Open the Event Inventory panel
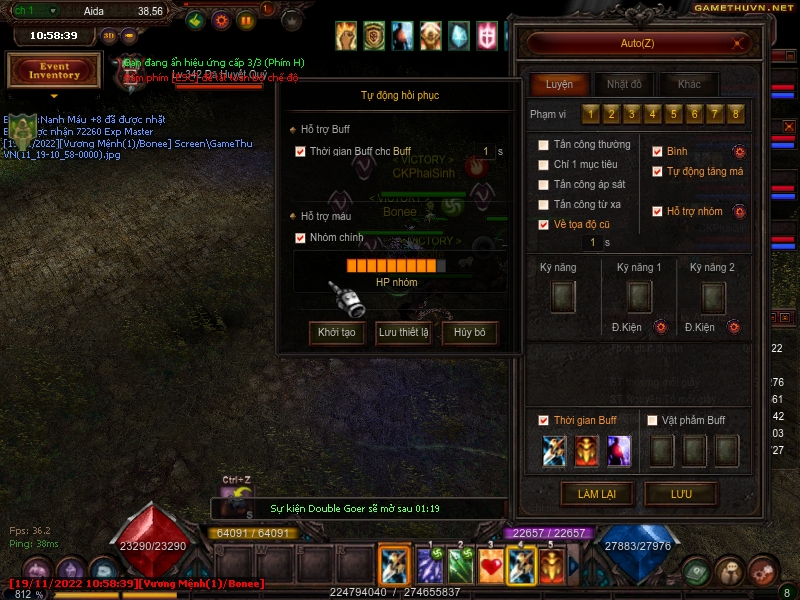Image resolution: width=800 pixels, height=600 pixels. tap(54, 71)
